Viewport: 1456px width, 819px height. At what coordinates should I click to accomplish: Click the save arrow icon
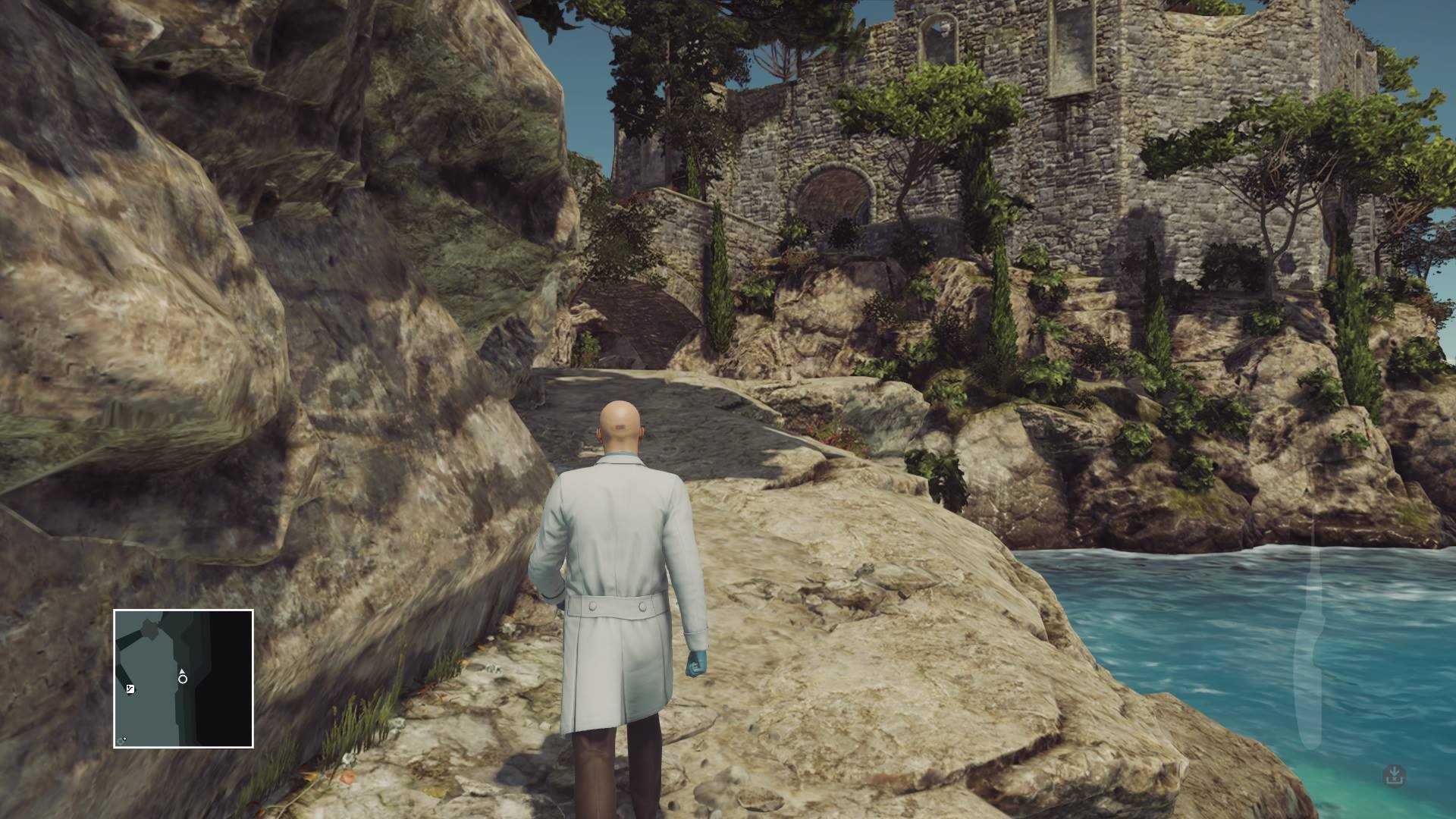[1394, 775]
